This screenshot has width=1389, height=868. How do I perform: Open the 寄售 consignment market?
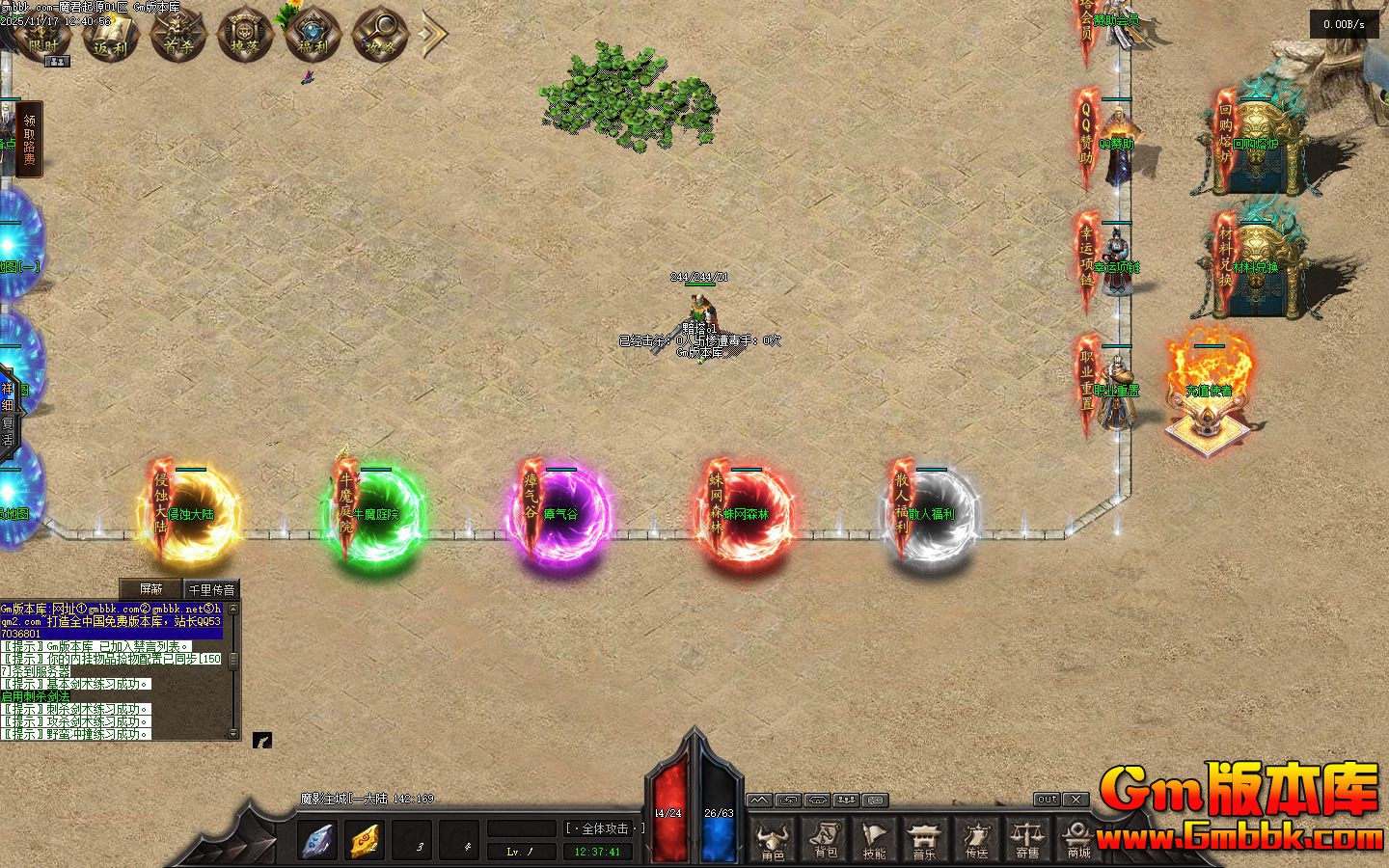[1027, 840]
